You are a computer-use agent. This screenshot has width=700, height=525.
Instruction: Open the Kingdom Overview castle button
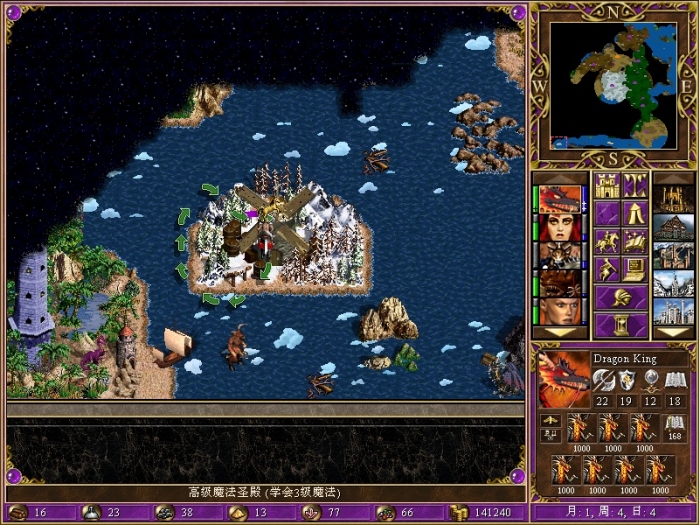tap(606, 185)
